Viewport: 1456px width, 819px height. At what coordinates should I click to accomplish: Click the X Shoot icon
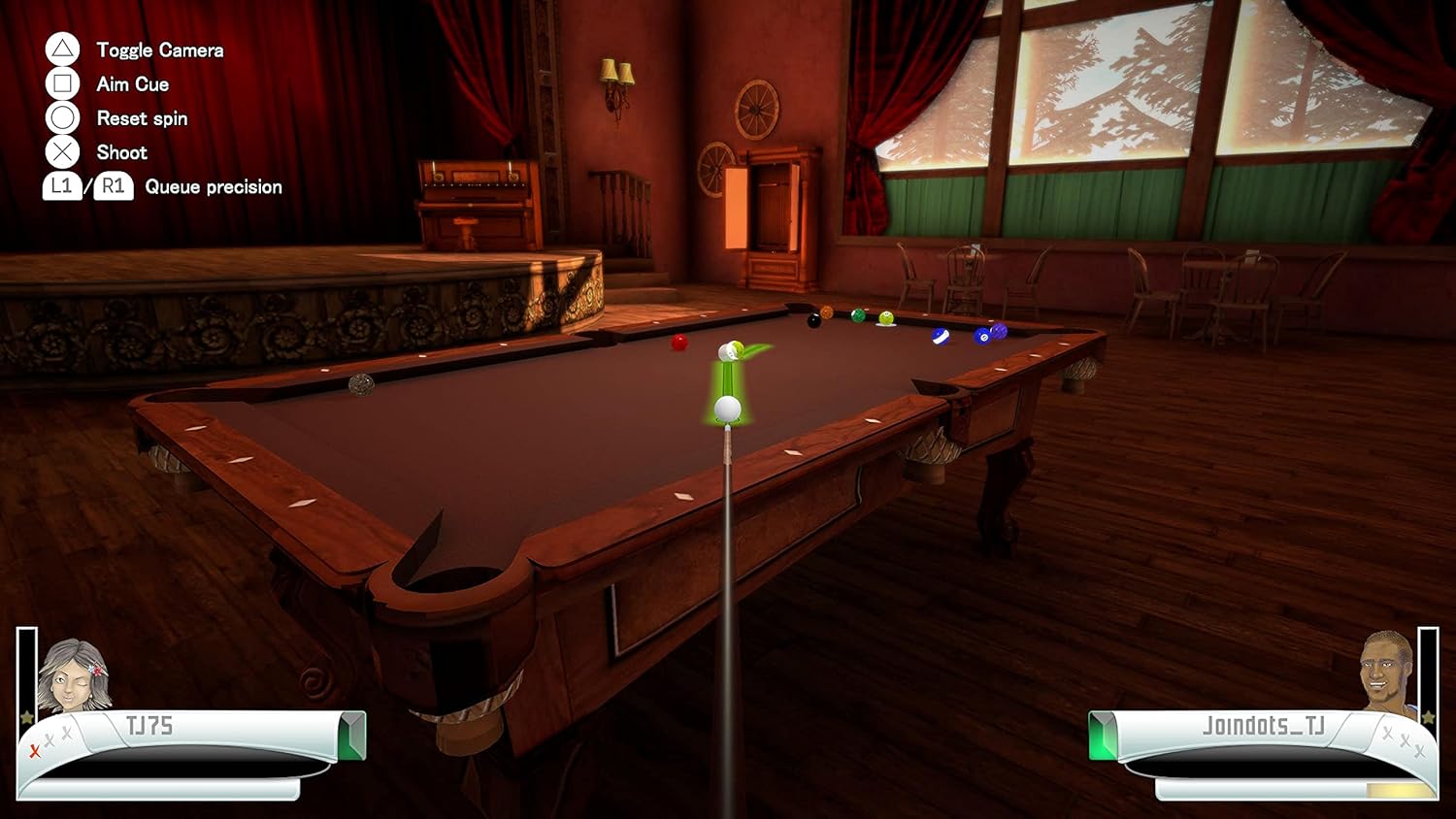click(61, 152)
